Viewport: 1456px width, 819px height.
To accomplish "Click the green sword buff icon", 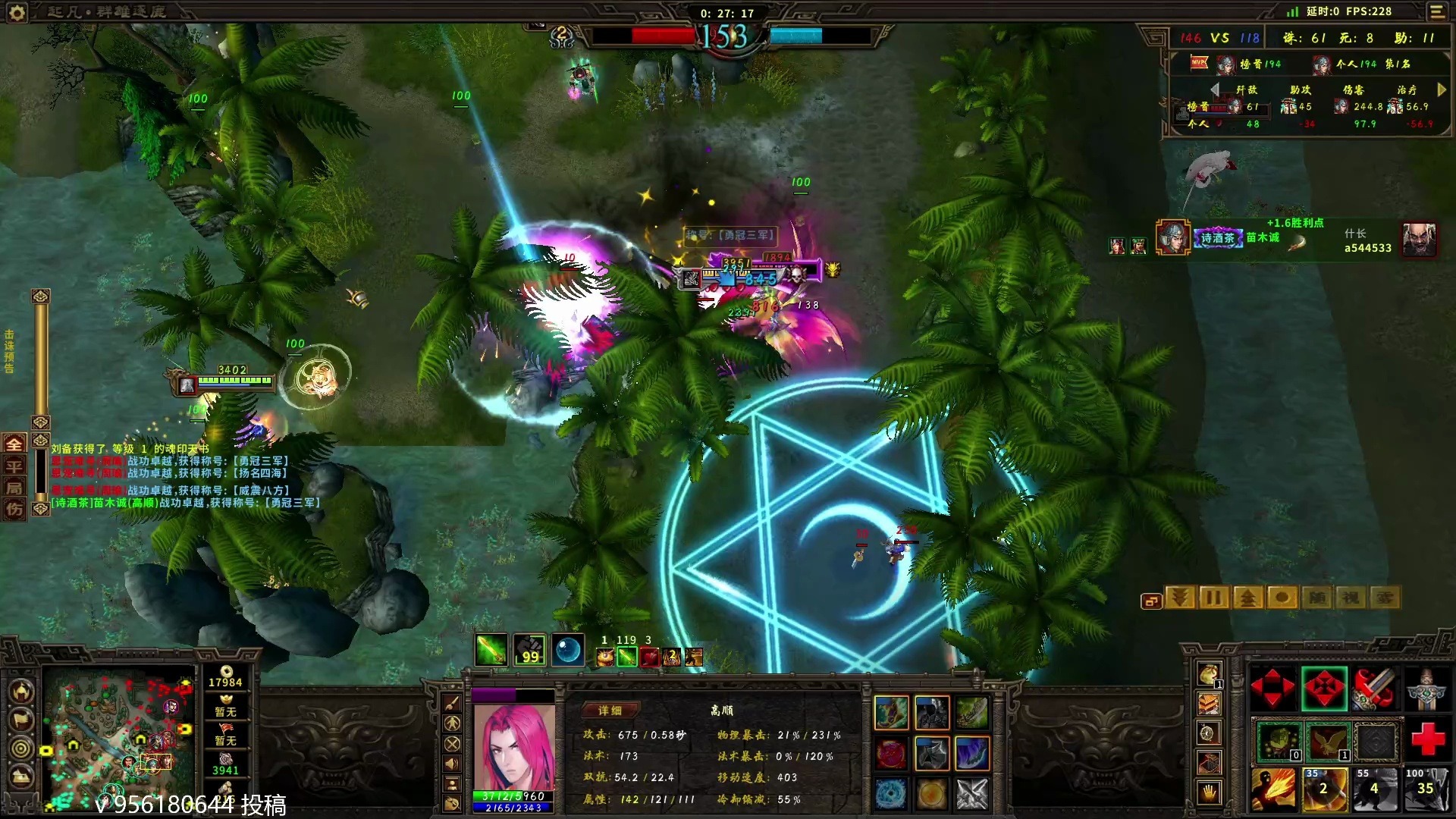I will tap(491, 650).
